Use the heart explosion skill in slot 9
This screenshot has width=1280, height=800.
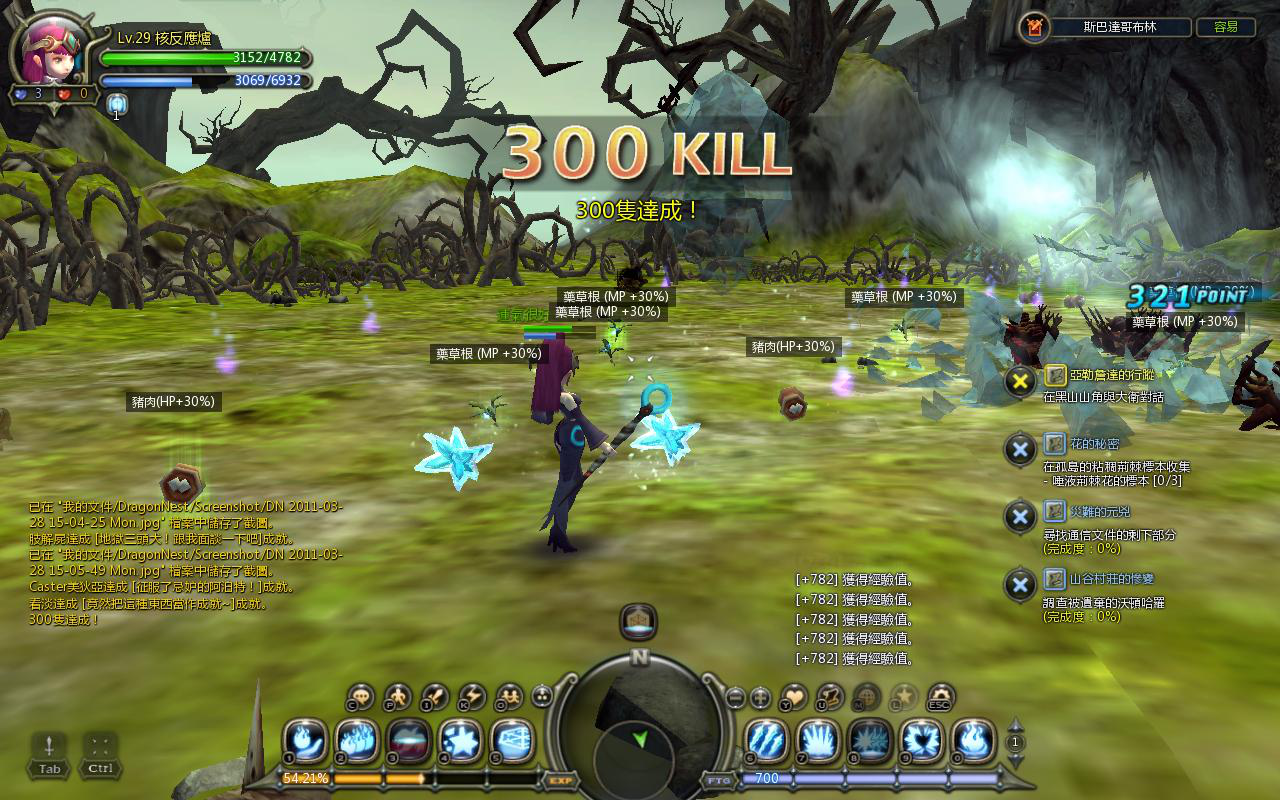(x=921, y=742)
